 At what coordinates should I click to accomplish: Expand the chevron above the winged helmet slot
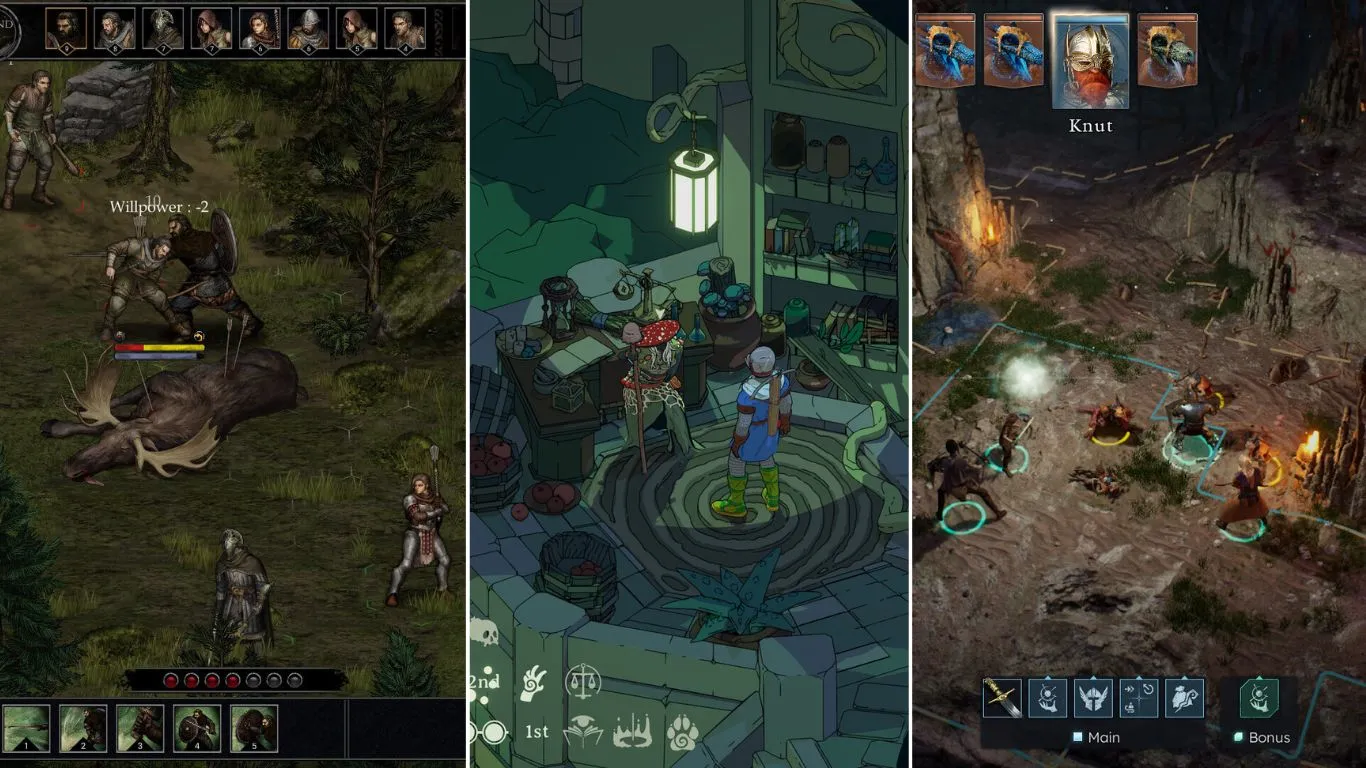1093,677
